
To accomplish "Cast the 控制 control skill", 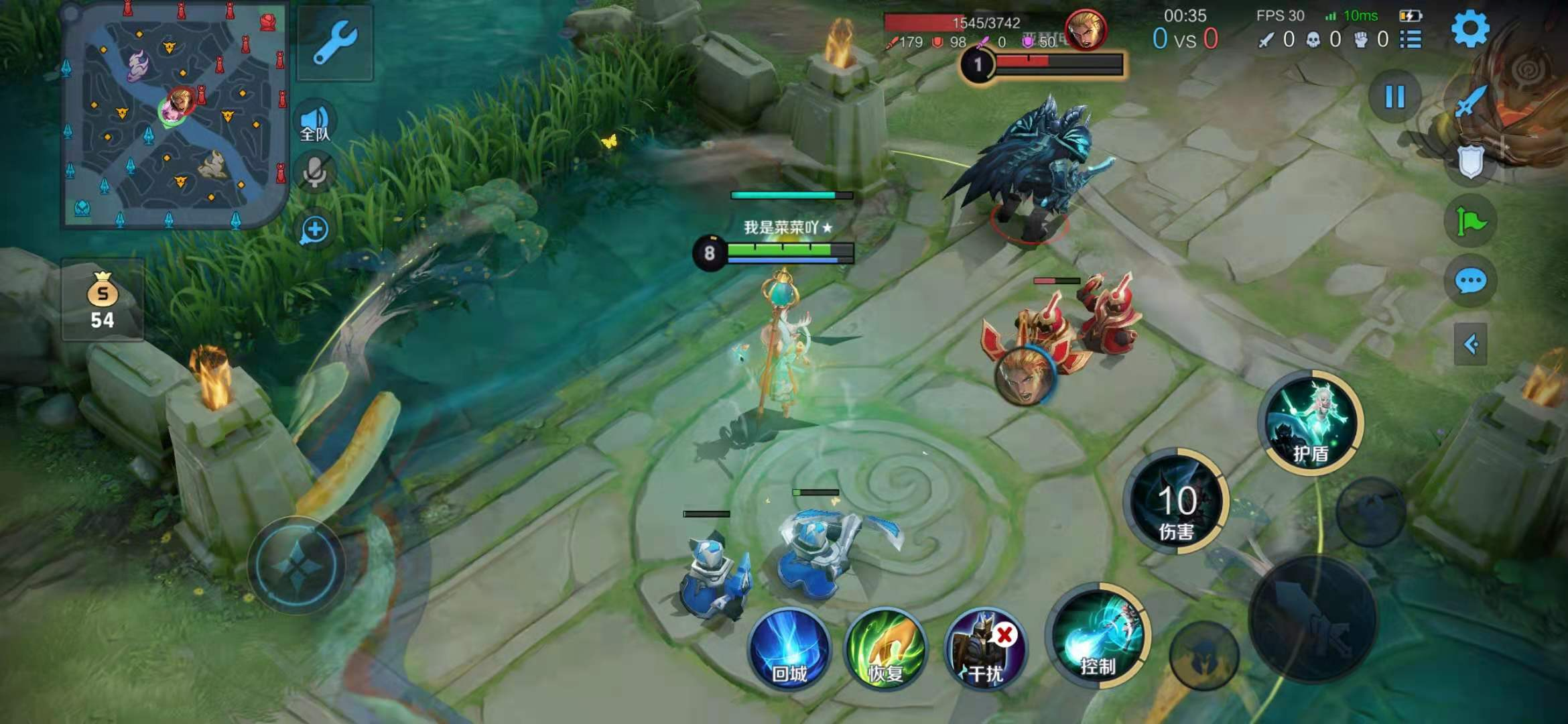I will [1097, 637].
